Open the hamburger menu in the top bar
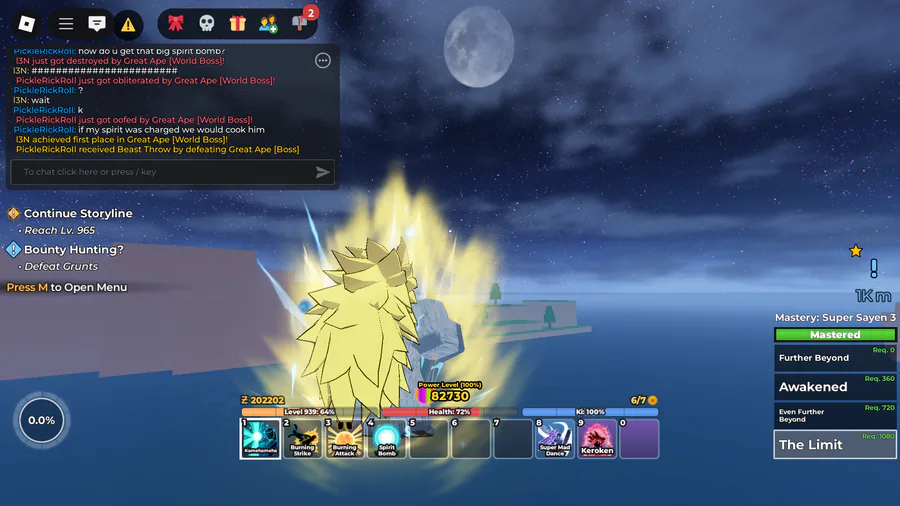Screen dimensions: 900x506 point(66,23)
